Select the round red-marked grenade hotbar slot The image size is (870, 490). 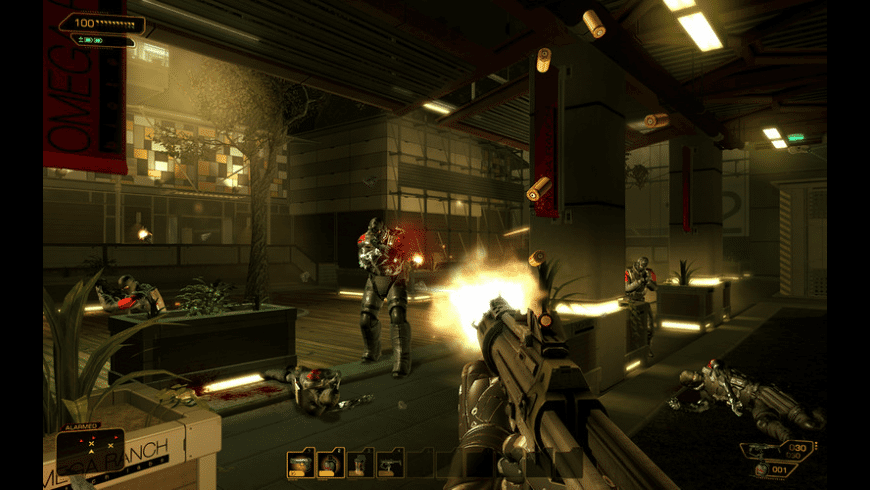click(331, 463)
